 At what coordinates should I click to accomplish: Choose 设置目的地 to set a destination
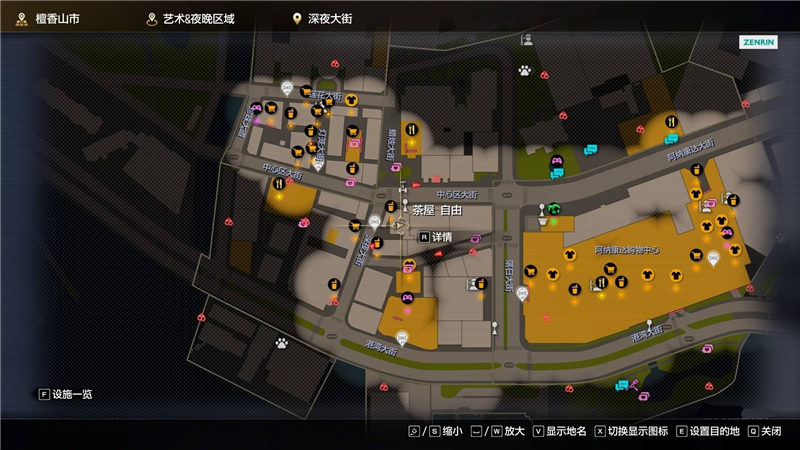point(708,431)
